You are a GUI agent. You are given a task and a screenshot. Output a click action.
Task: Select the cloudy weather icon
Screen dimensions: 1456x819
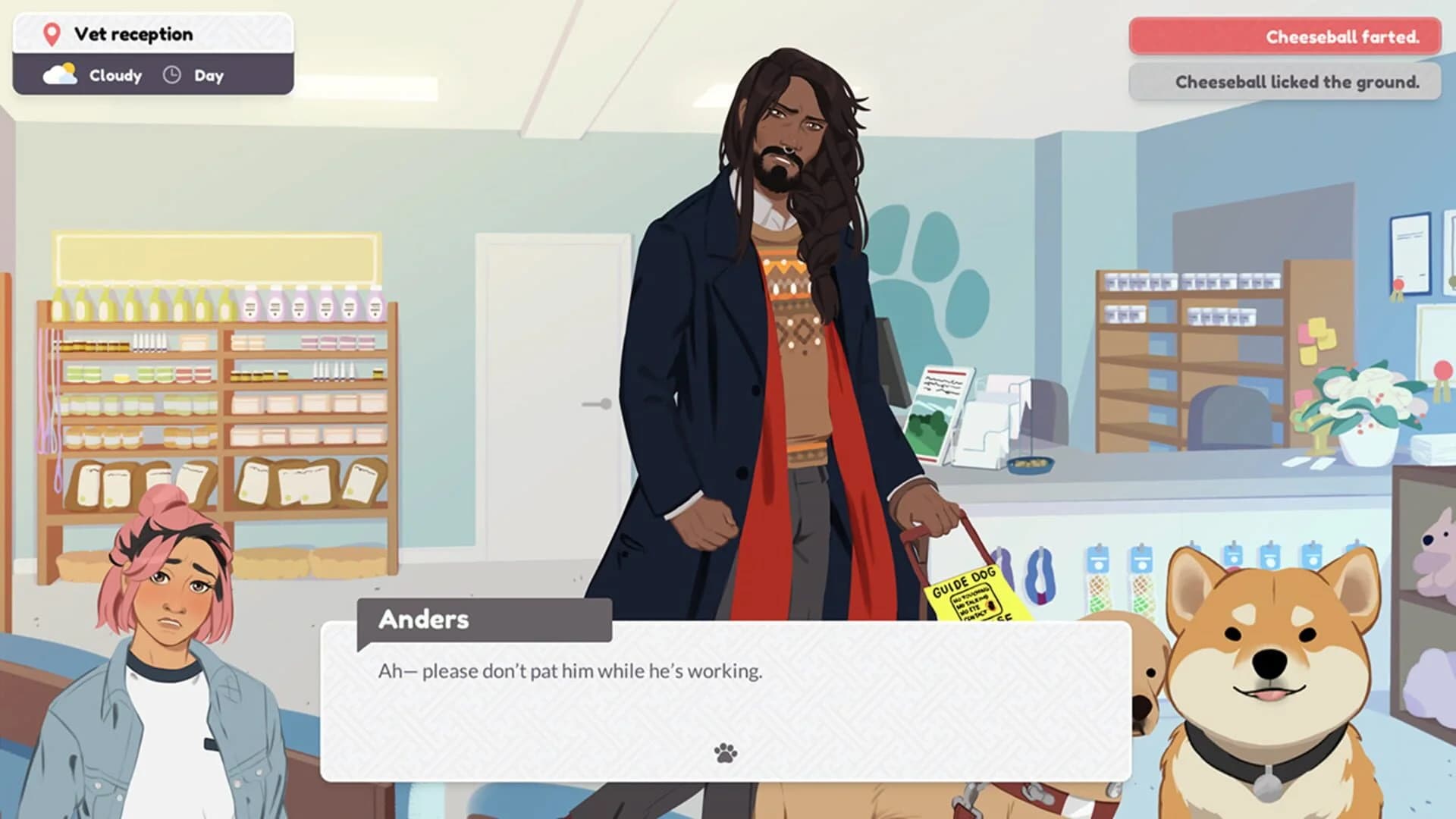60,72
